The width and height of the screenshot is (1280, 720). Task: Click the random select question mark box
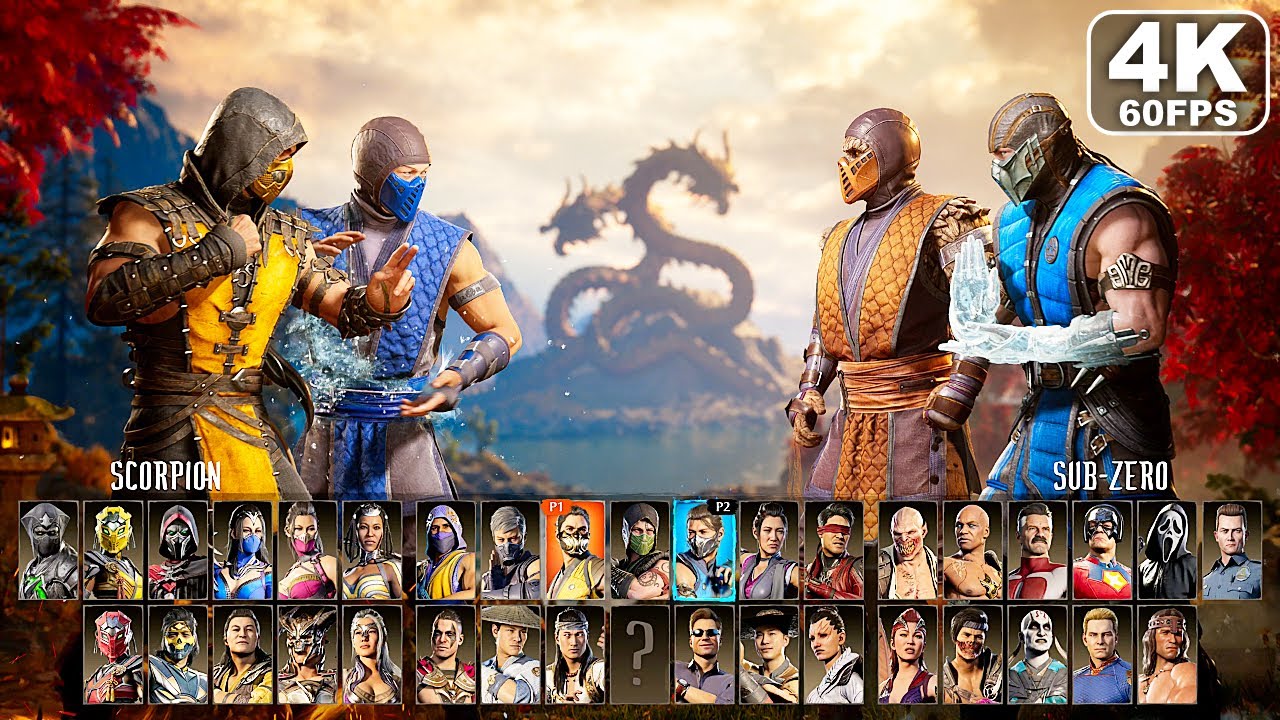[x=640, y=657]
